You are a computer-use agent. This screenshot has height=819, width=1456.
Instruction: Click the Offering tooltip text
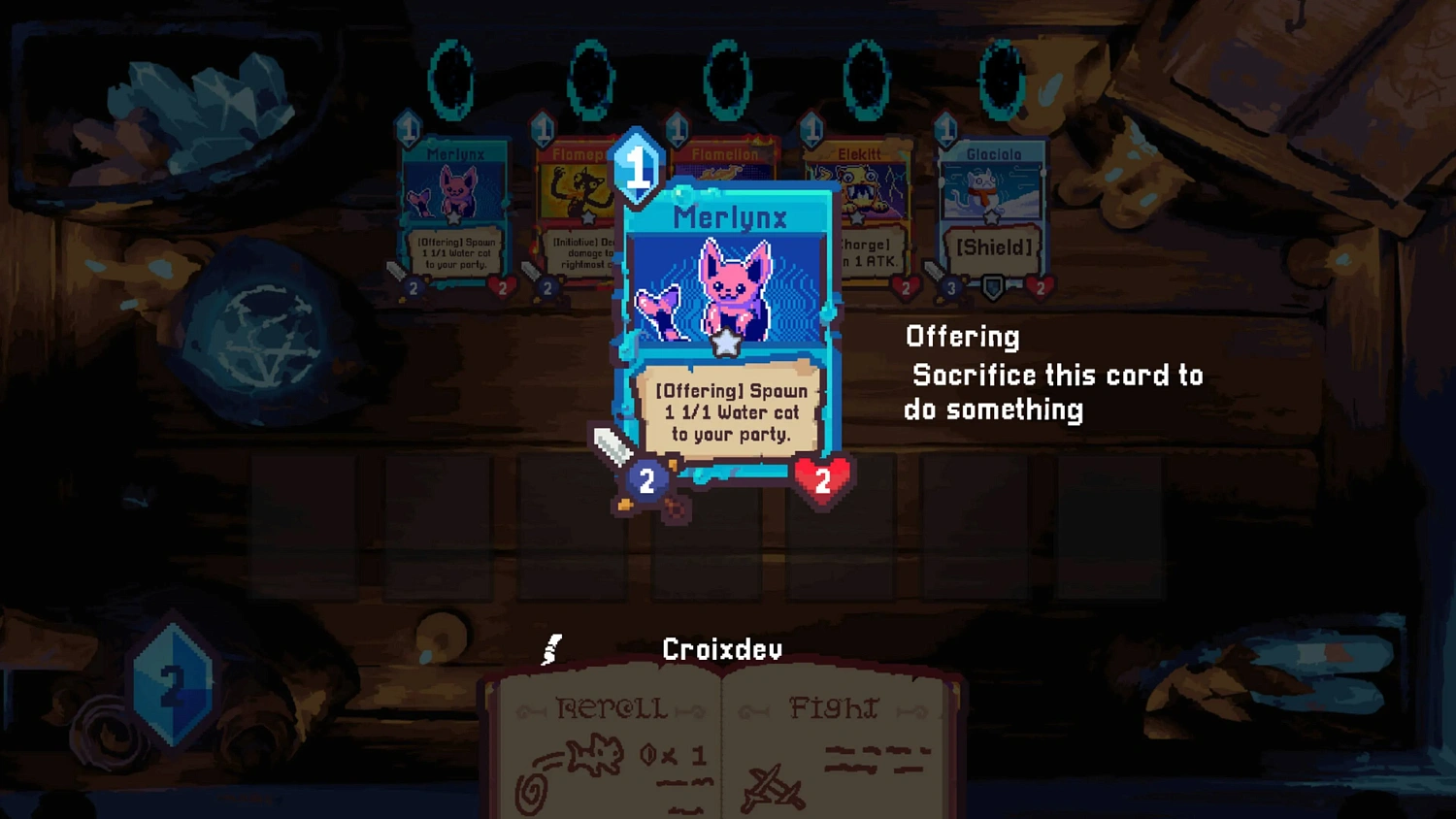click(x=1053, y=374)
